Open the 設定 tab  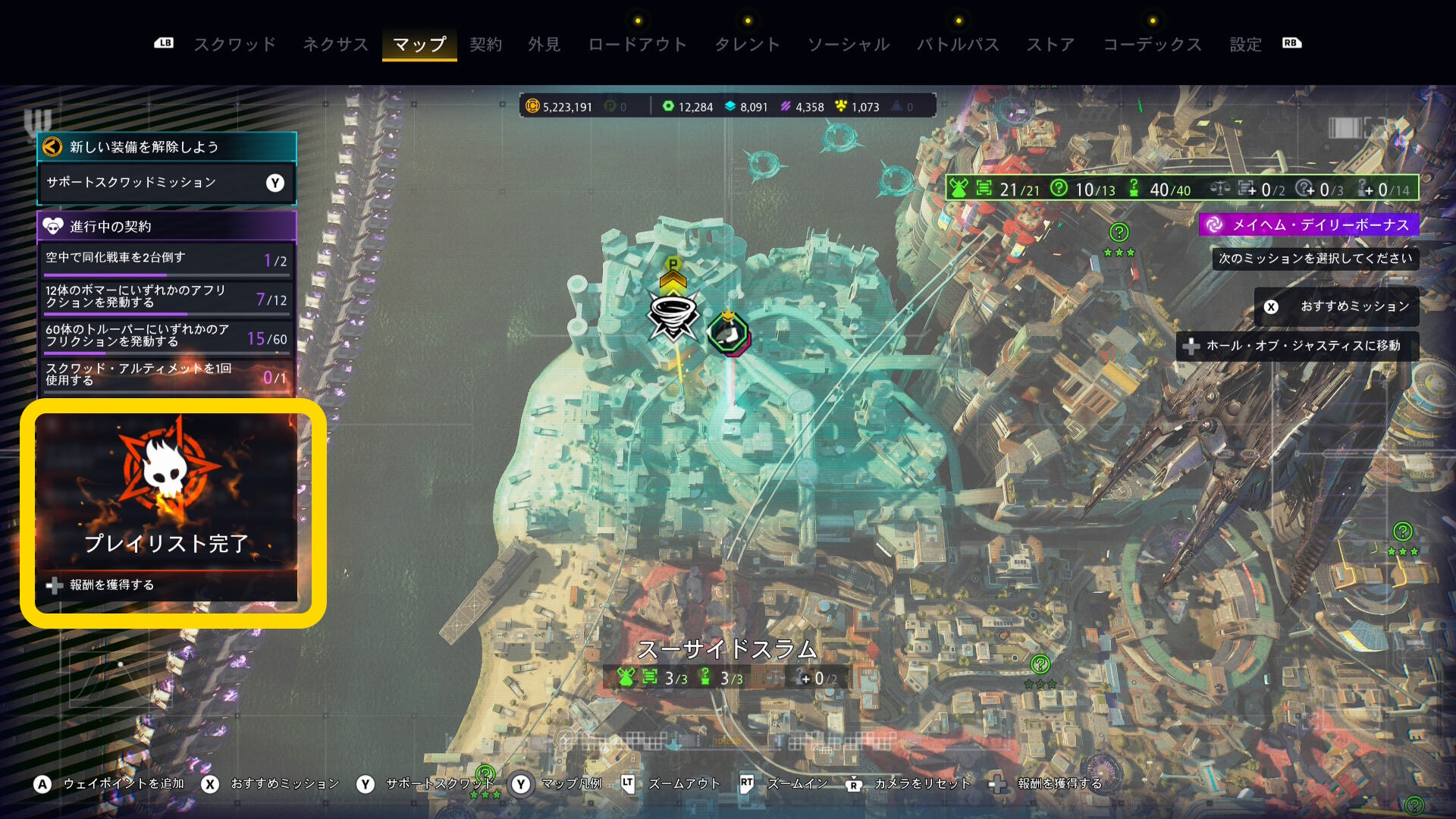click(1245, 44)
